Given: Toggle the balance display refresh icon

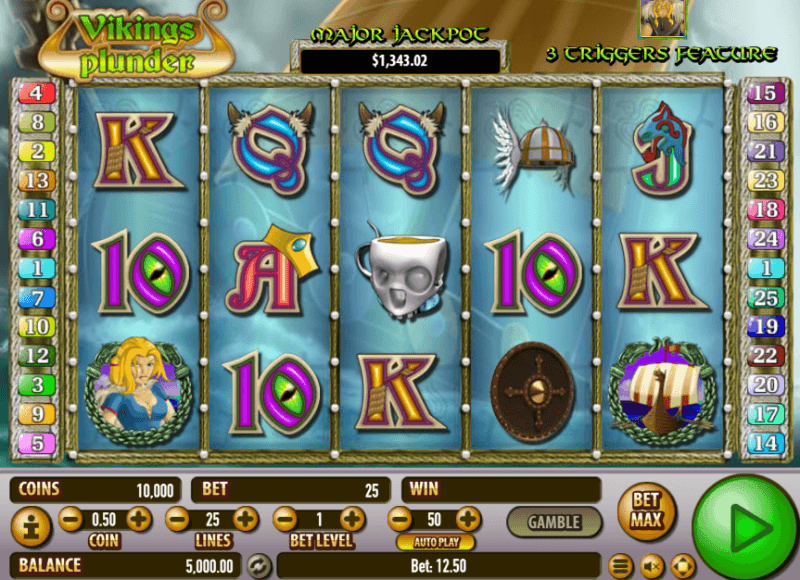Looking at the screenshot, I should (x=259, y=566).
